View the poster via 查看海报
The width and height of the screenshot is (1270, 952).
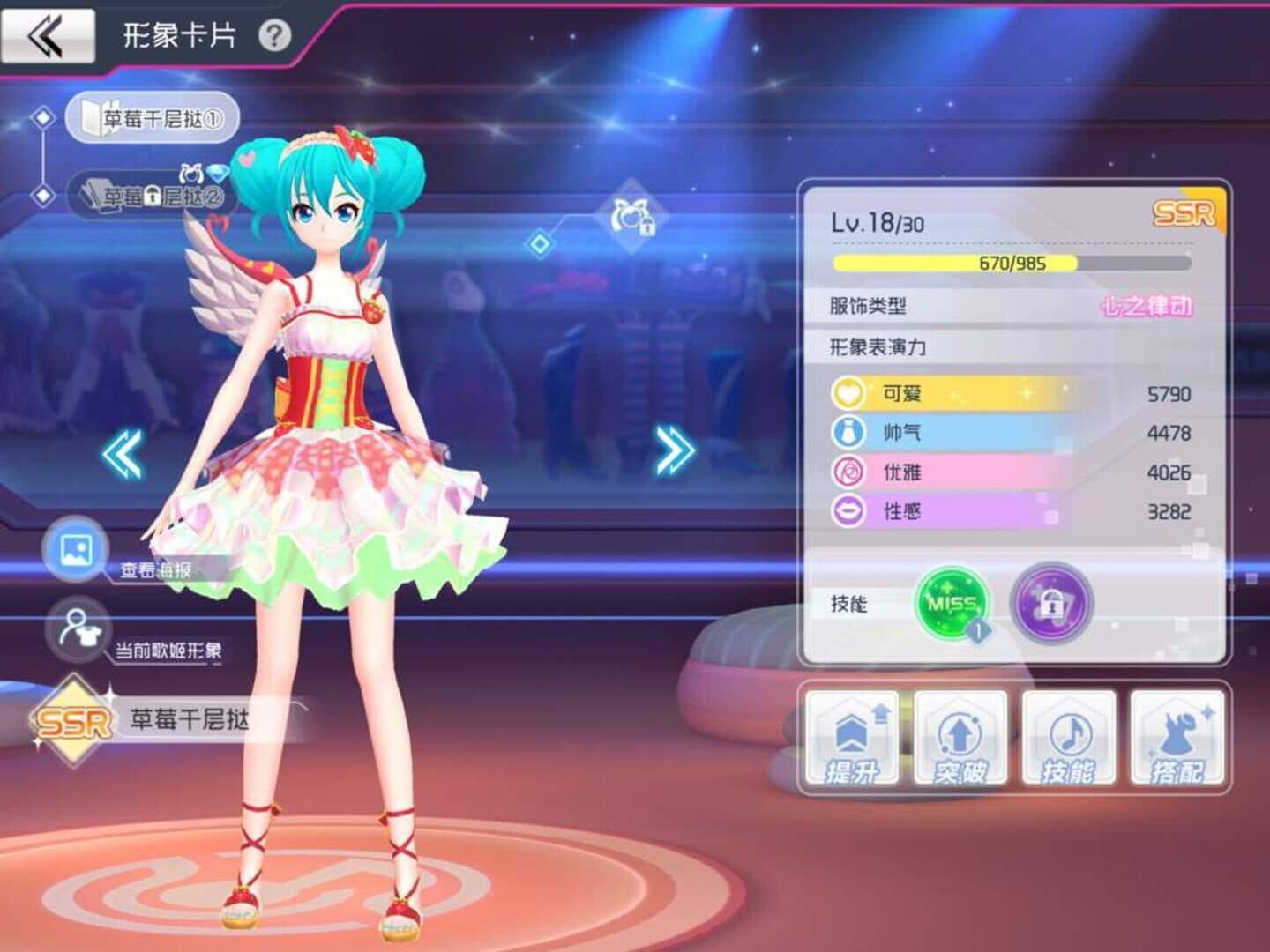[x=77, y=550]
